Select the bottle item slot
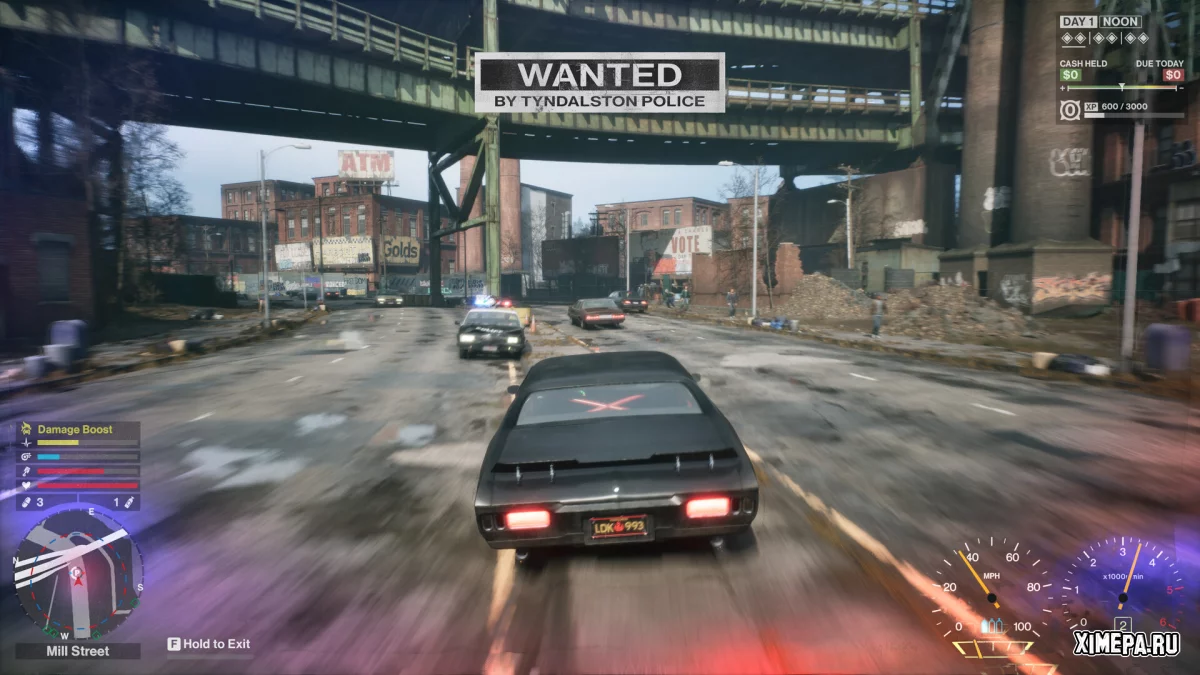This screenshot has width=1200, height=675. pyautogui.click(x=127, y=502)
